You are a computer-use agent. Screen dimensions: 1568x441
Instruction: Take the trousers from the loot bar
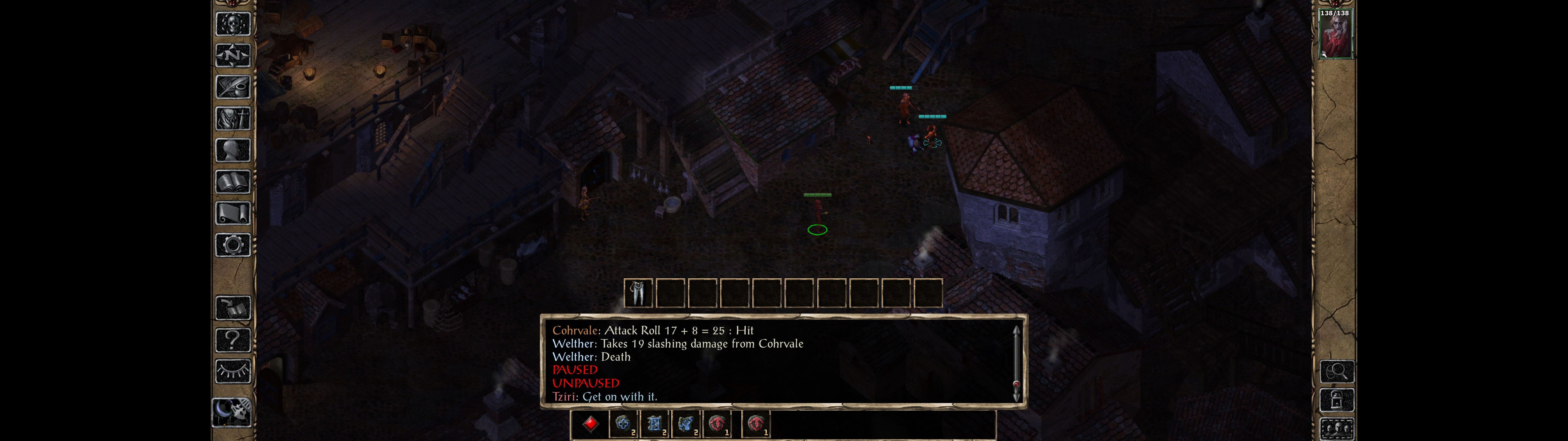[x=638, y=294]
